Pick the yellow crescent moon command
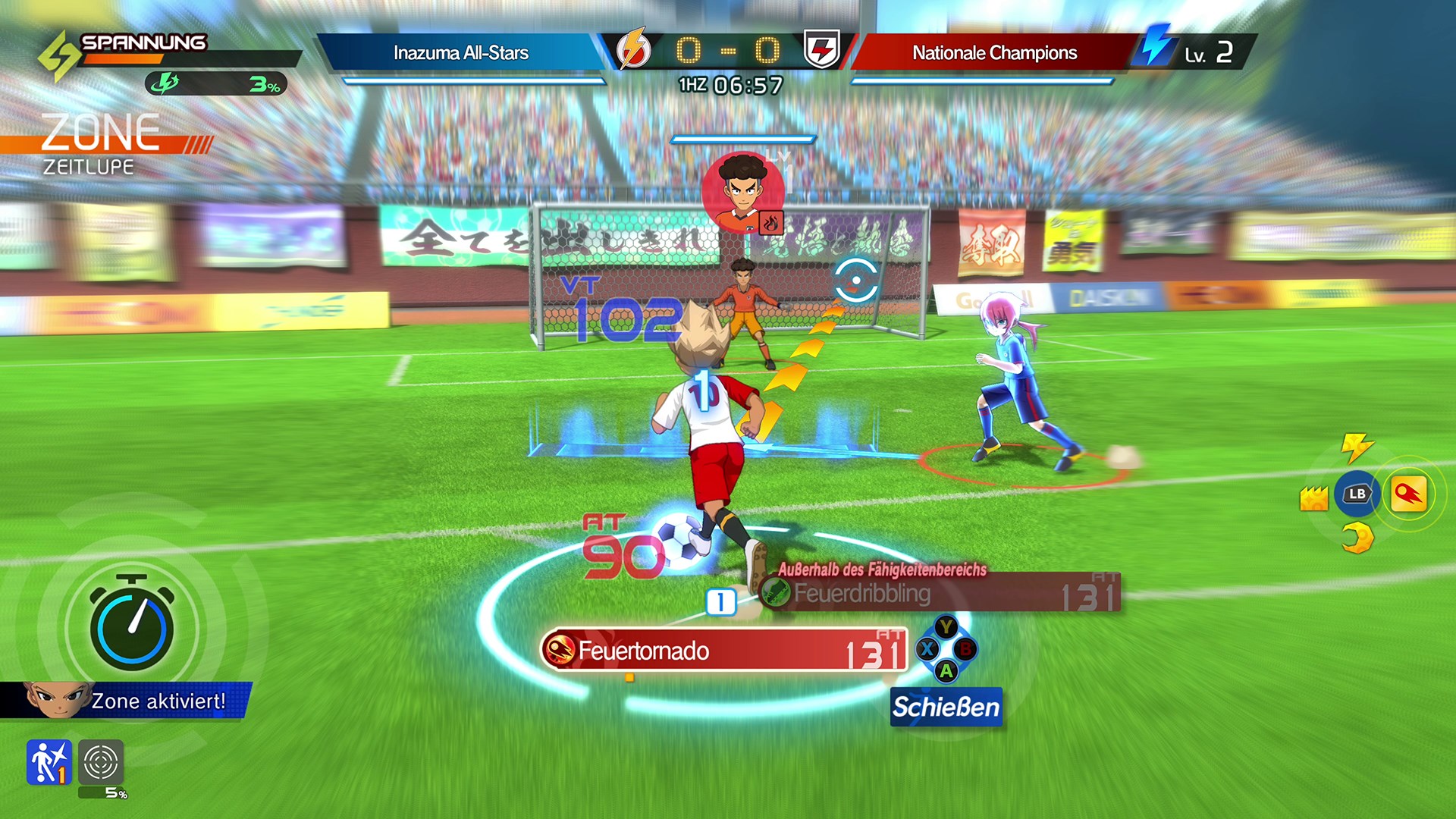 click(1357, 539)
